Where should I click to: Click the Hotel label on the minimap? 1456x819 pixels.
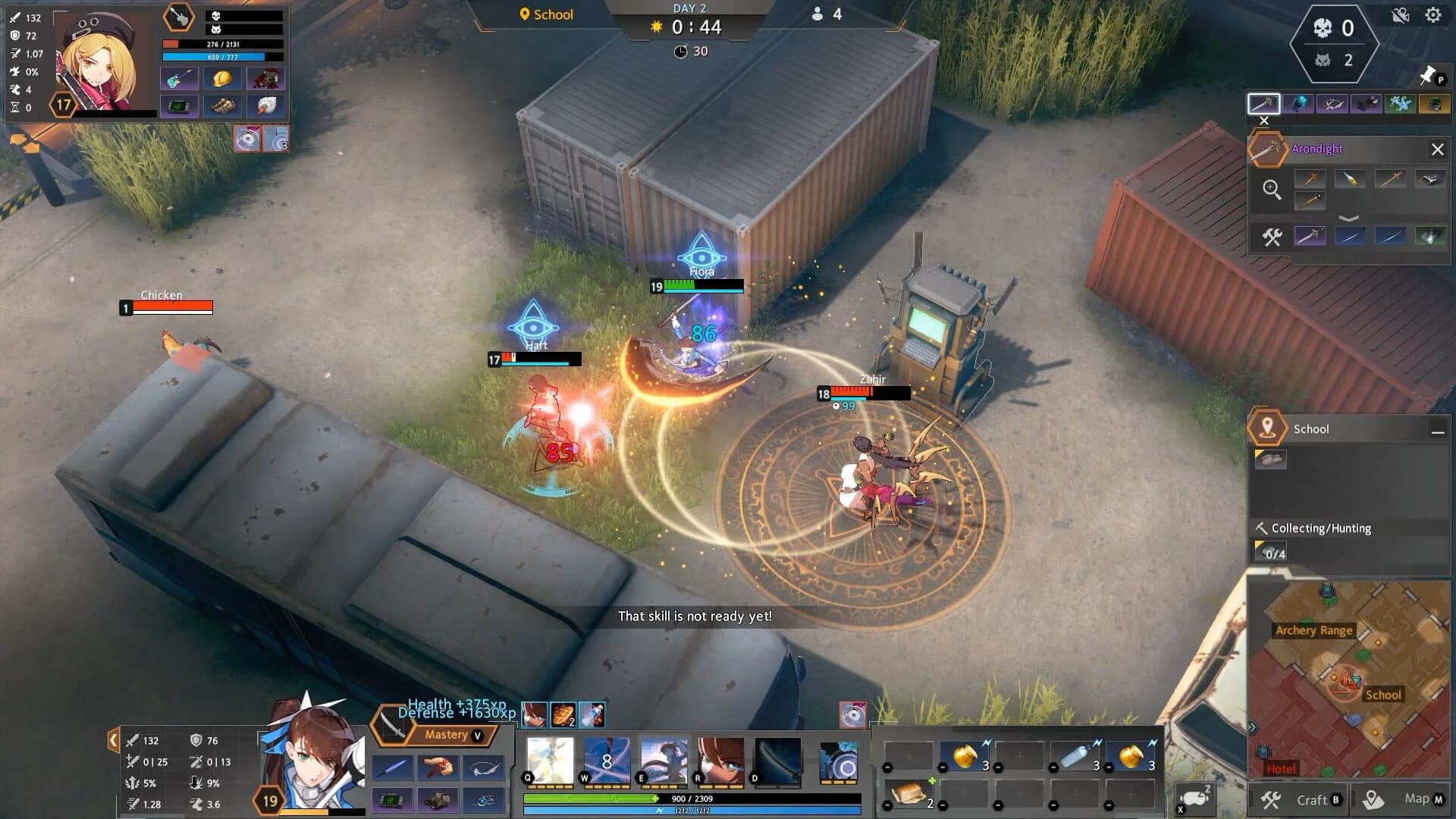pos(1282,769)
